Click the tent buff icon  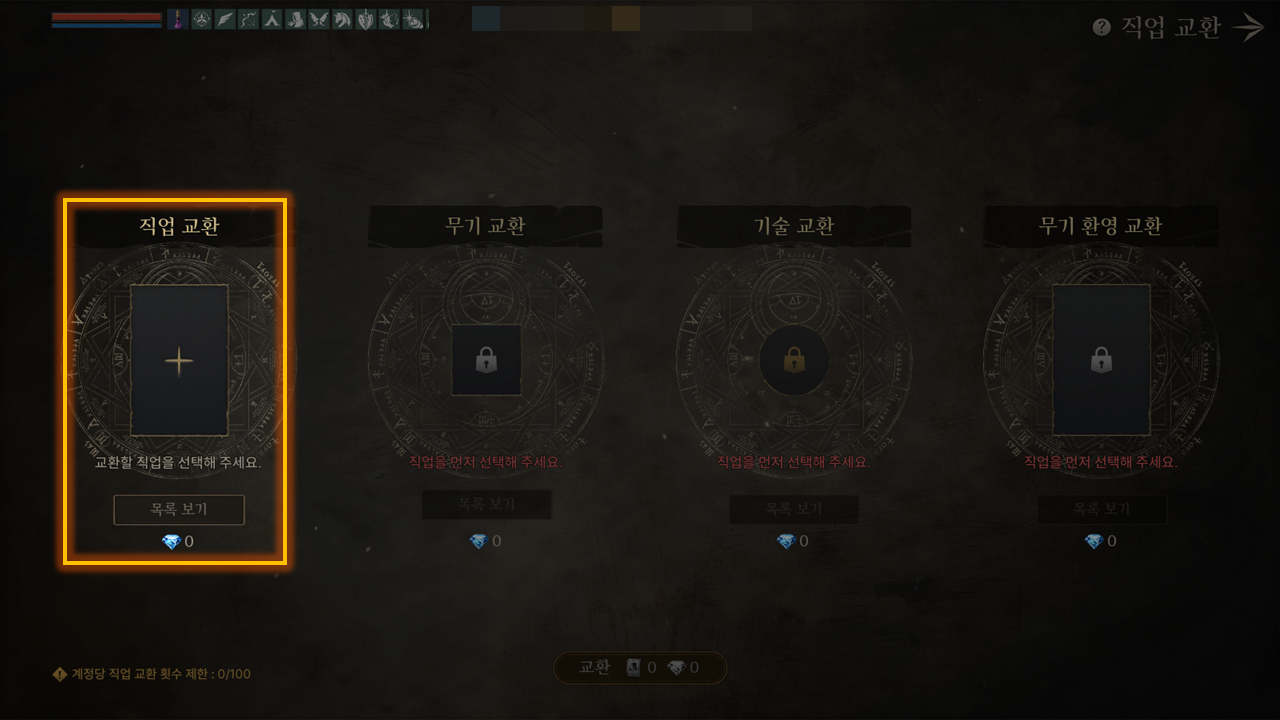point(271,19)
